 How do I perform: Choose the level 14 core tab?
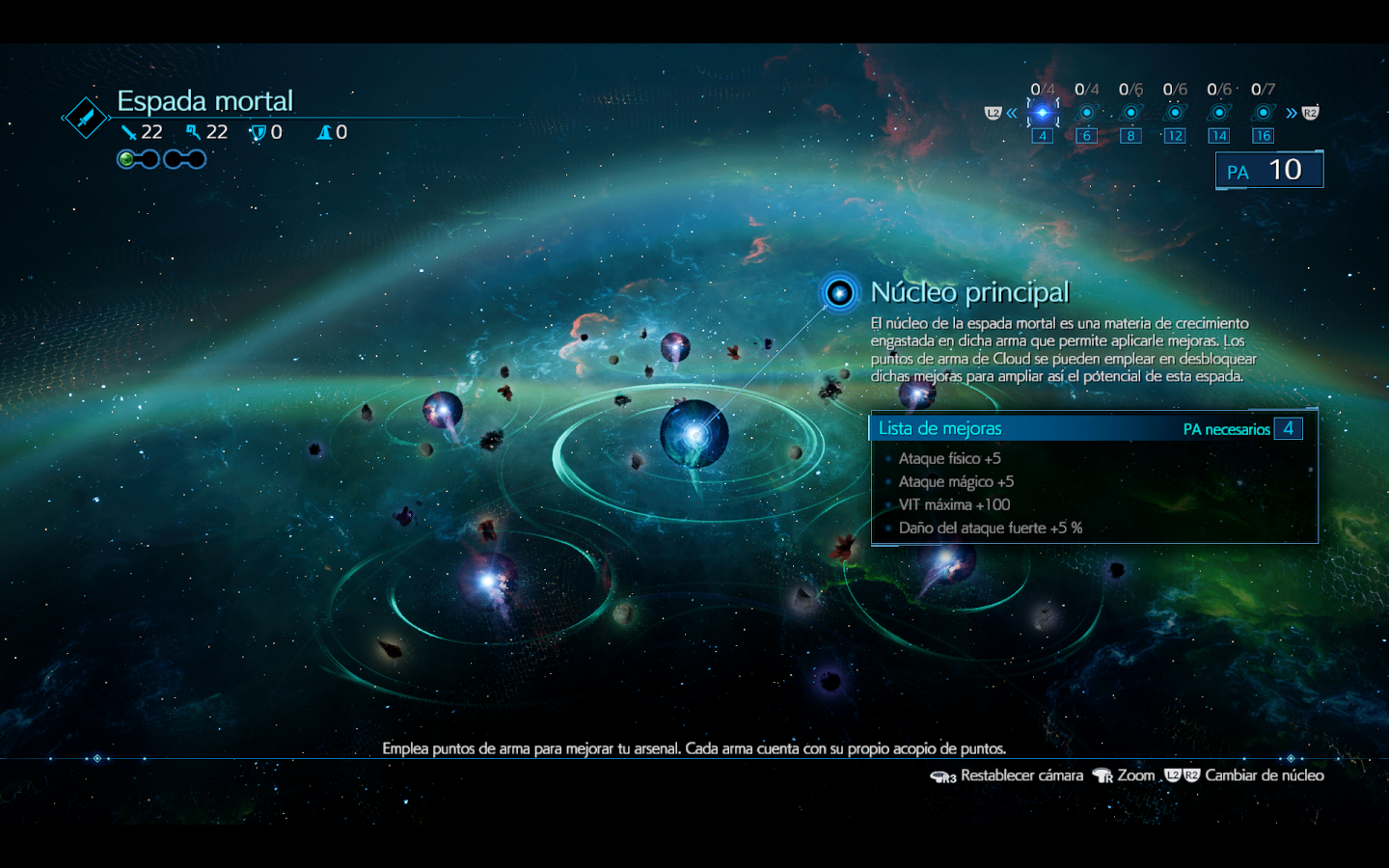pyautogui.click(x=1219, y=113)
